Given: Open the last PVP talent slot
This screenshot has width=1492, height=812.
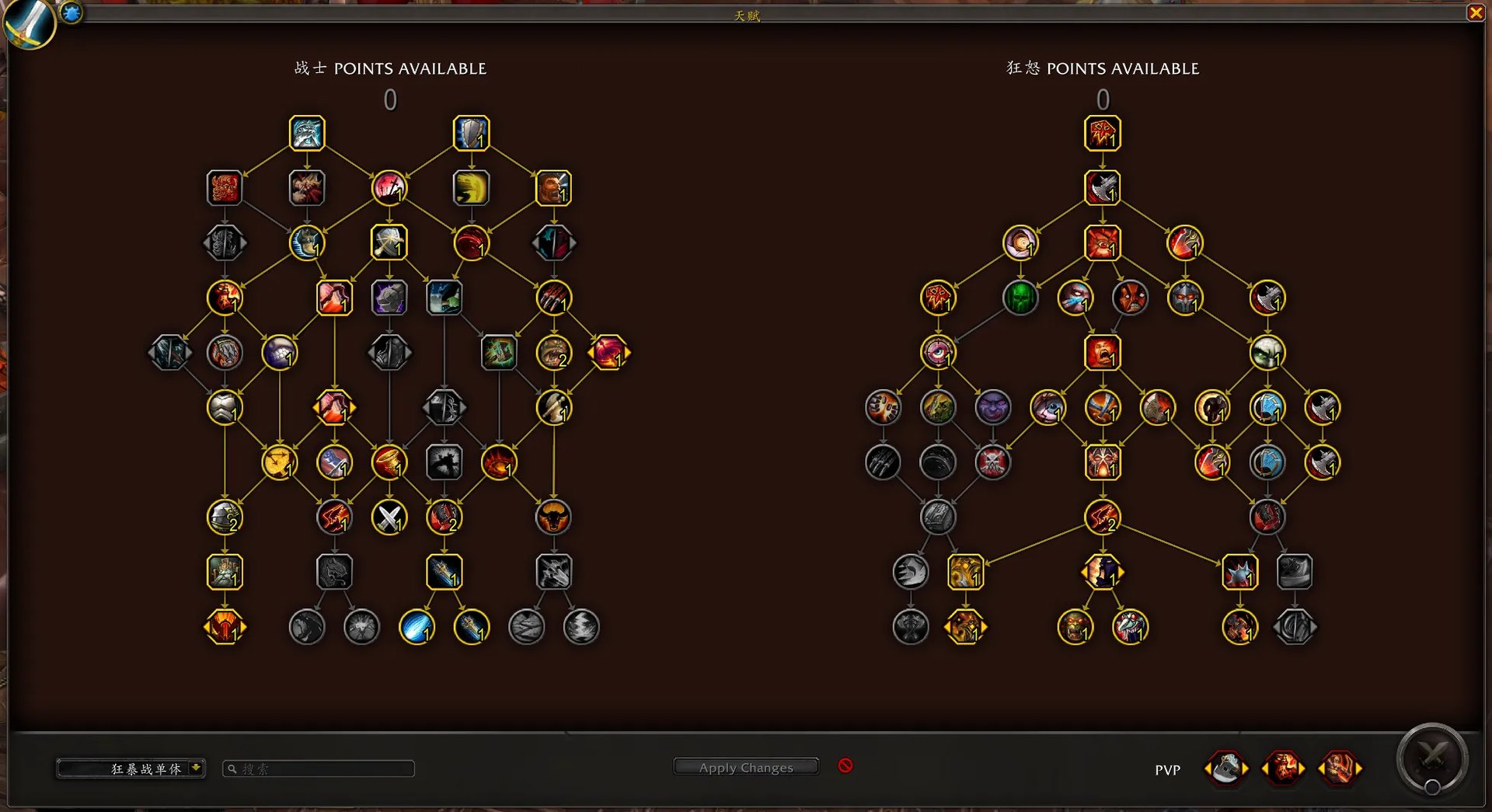Looking at the screenshot, I should [1340, 768].
